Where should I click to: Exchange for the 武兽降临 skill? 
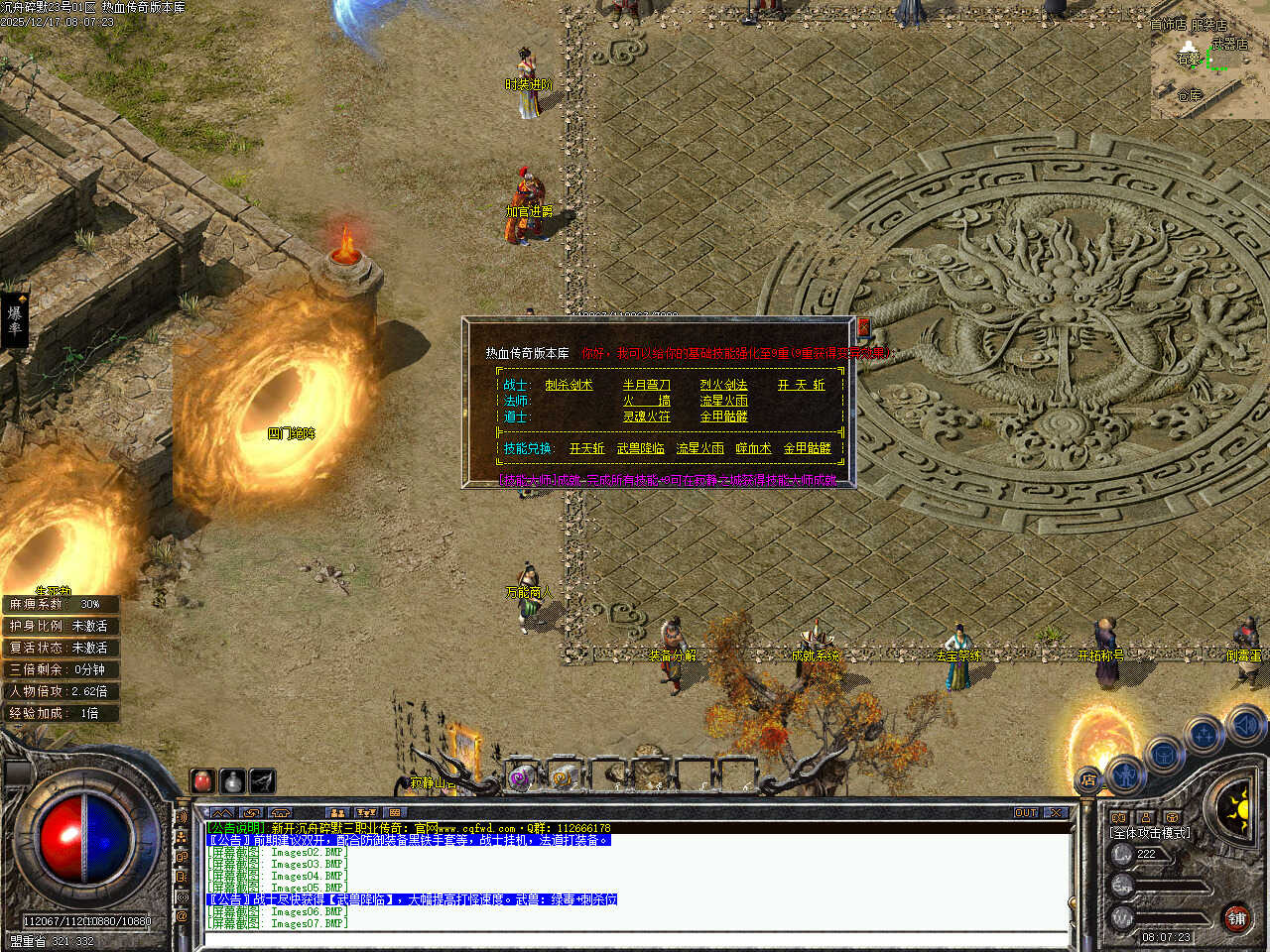(x=641, y=448)
